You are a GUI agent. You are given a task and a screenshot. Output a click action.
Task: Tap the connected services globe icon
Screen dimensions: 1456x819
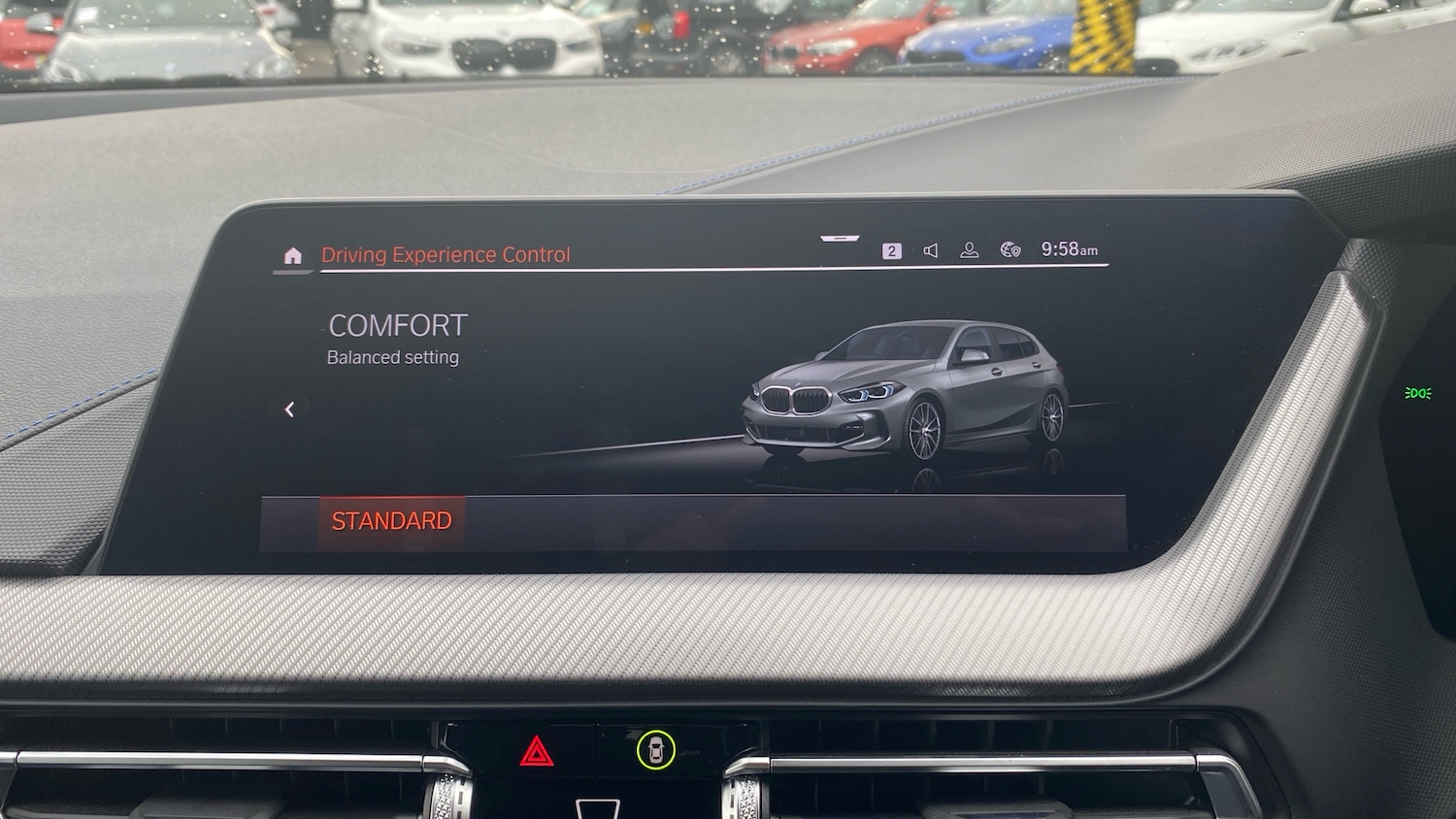(x=1009, y=249)
